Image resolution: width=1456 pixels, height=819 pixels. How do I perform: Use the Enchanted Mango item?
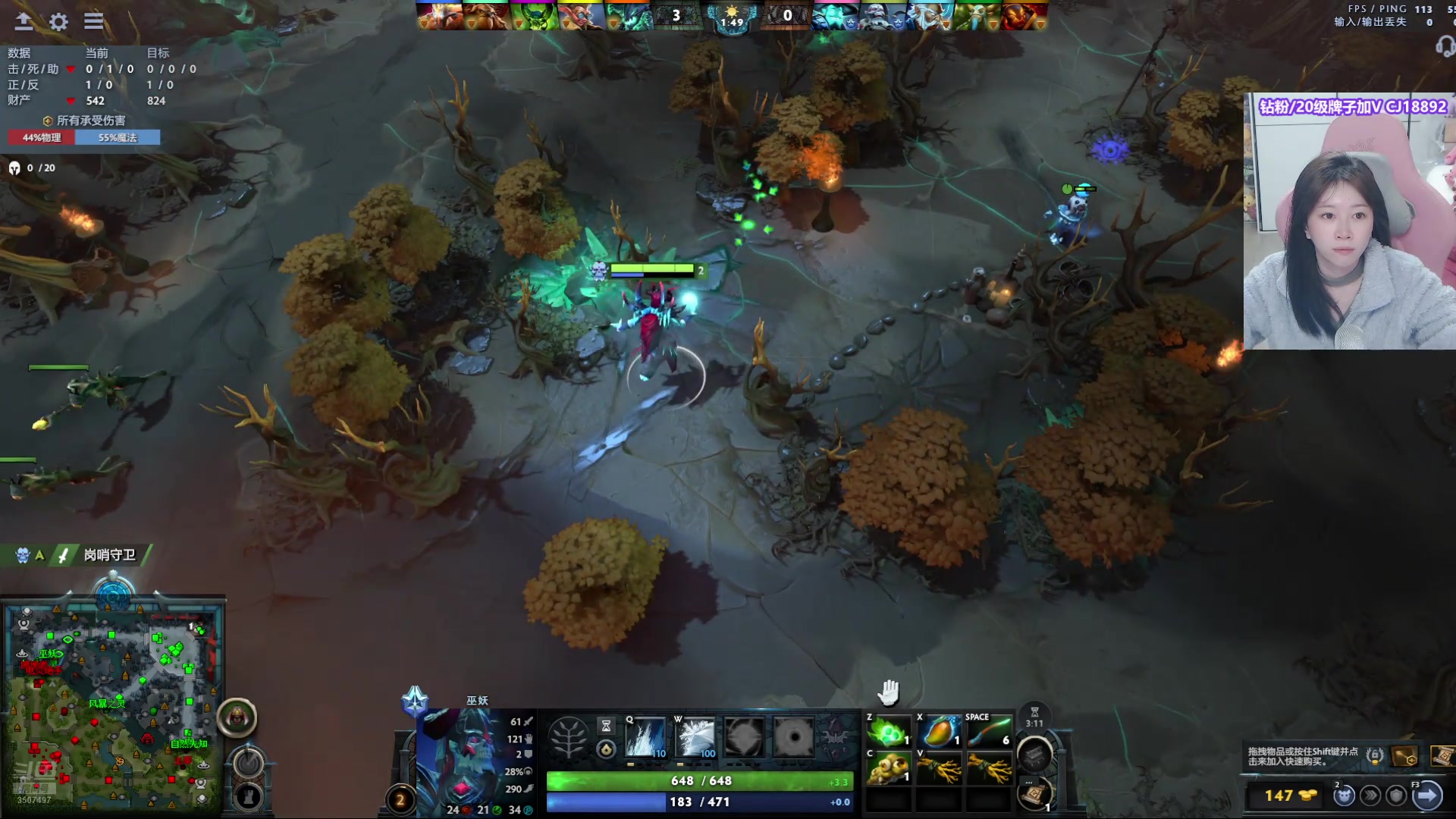(x=939, y=733)
